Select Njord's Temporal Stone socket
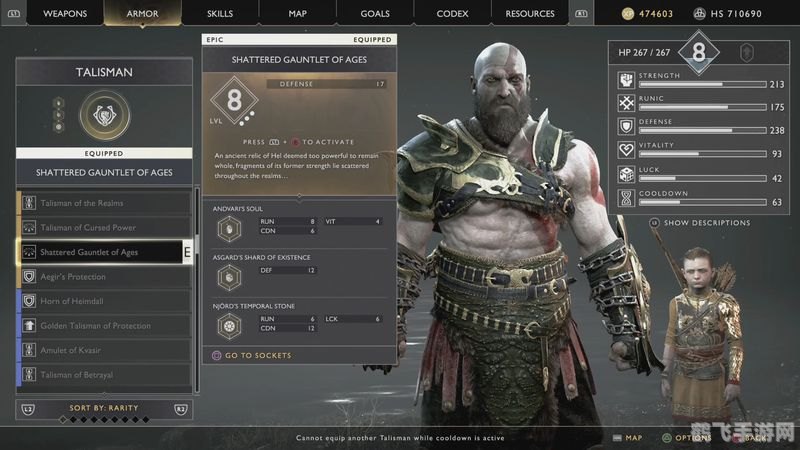Image resolution: width=800 pixels, height=450 pixels. [229, 325]
